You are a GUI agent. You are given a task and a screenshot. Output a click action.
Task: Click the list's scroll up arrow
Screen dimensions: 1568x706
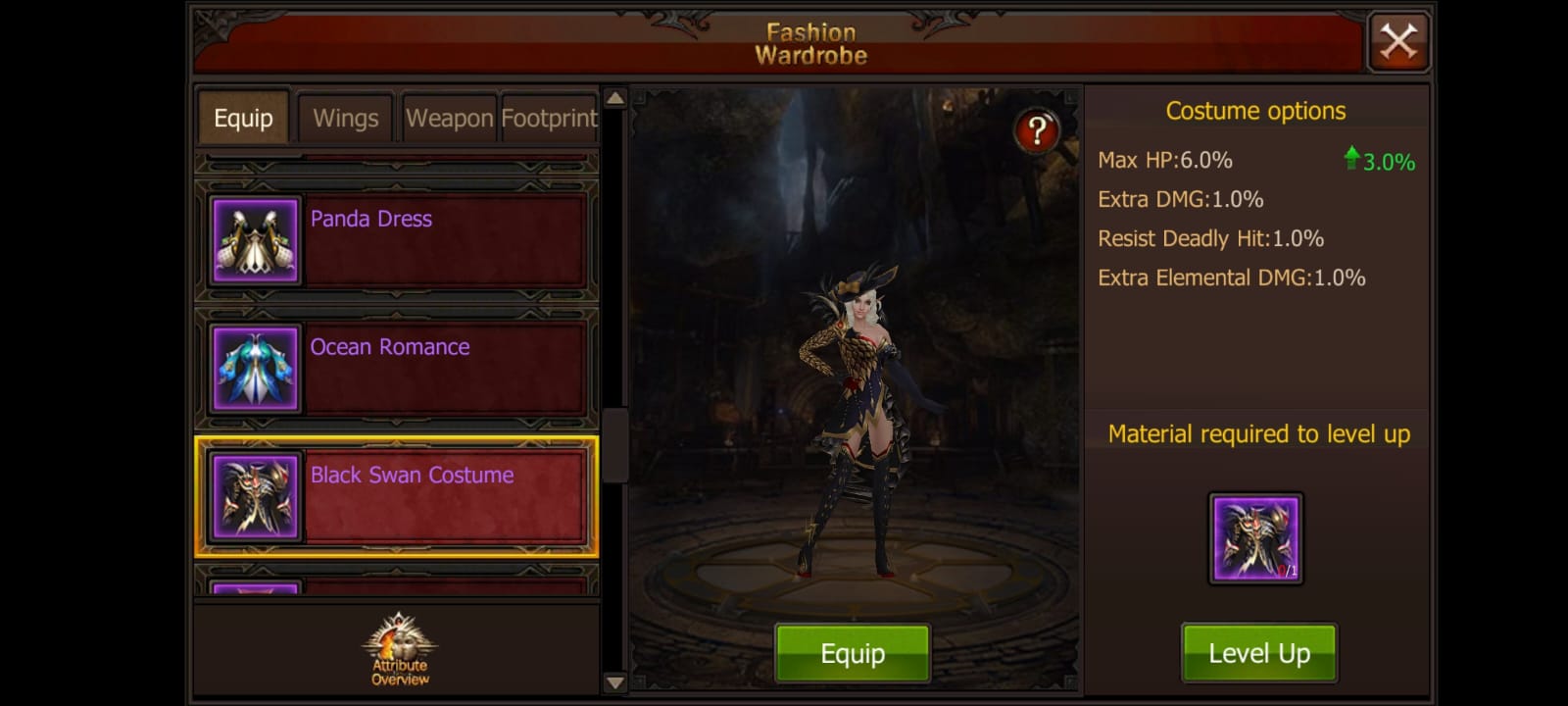(x=614, y=98)
